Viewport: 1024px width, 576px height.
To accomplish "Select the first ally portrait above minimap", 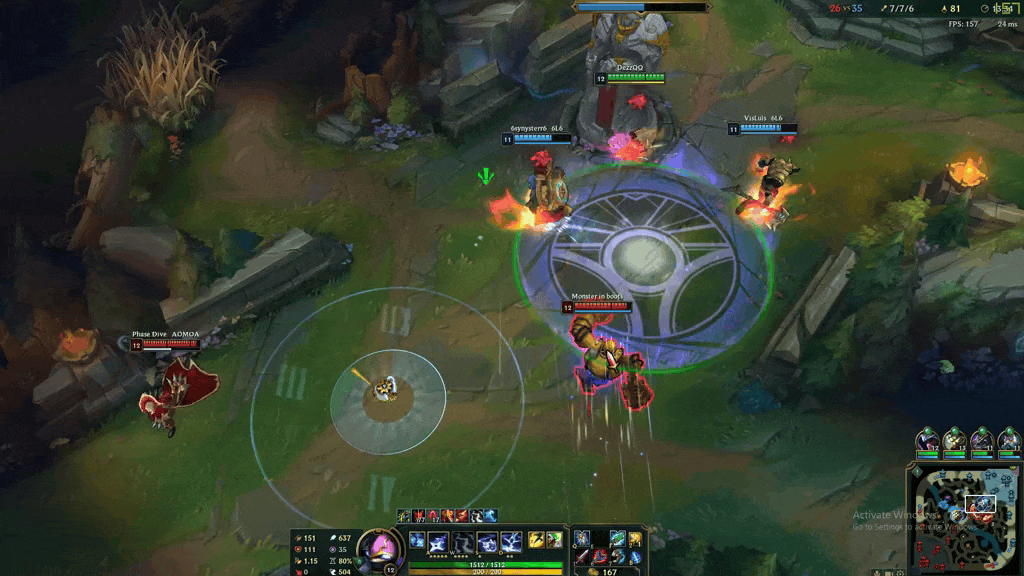I will pos(927,439).
